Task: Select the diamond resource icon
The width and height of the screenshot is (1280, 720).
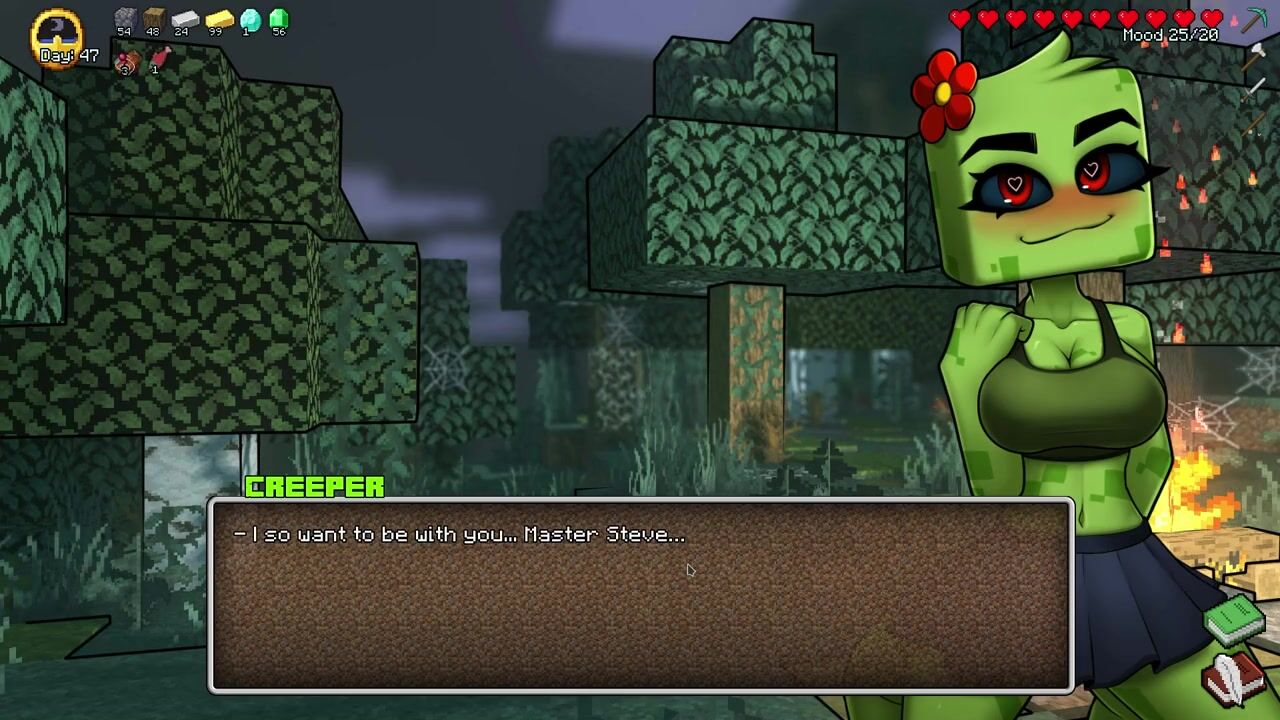Action: point(250,18)
